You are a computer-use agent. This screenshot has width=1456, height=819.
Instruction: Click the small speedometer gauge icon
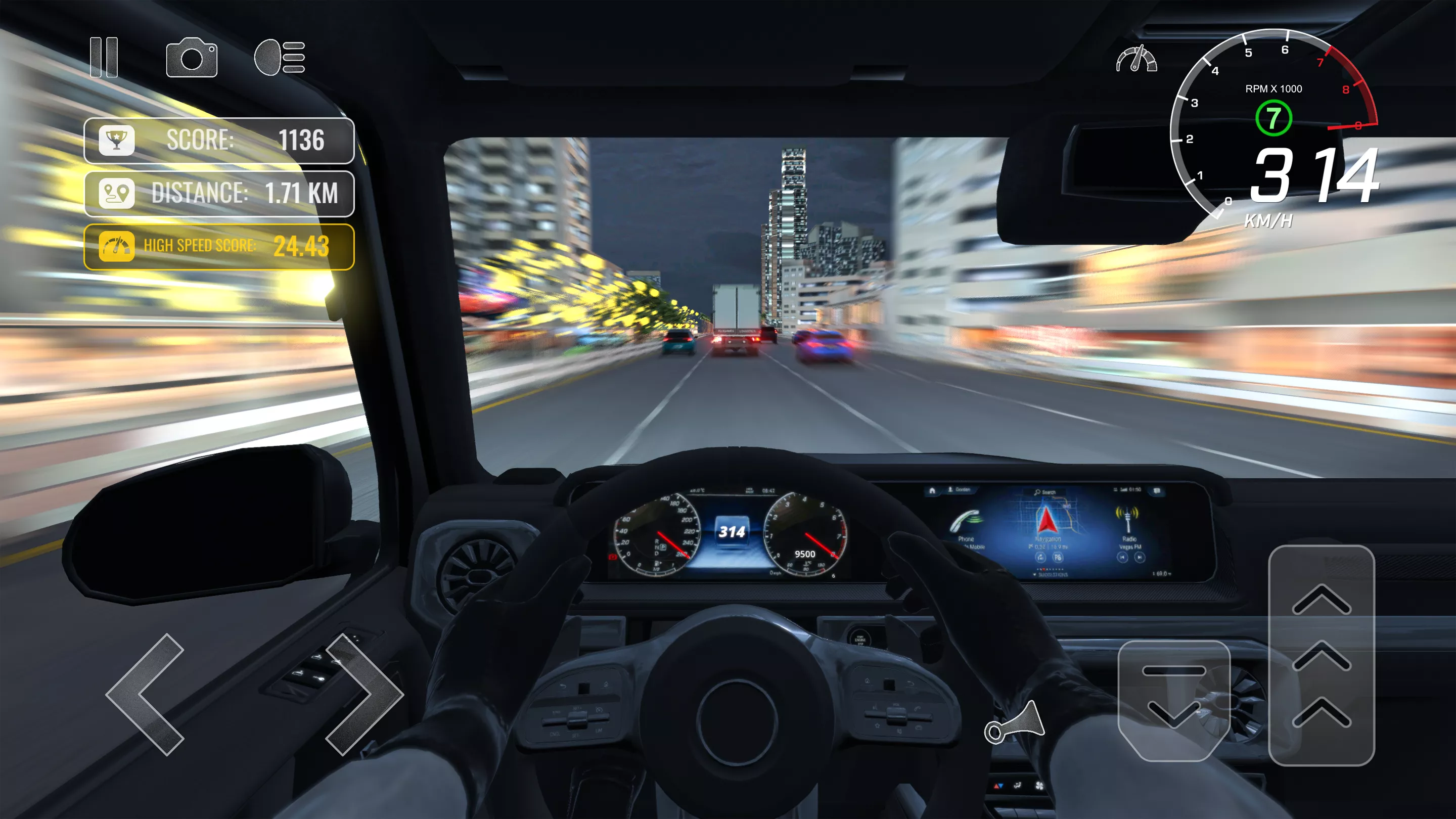(1136, 59)
